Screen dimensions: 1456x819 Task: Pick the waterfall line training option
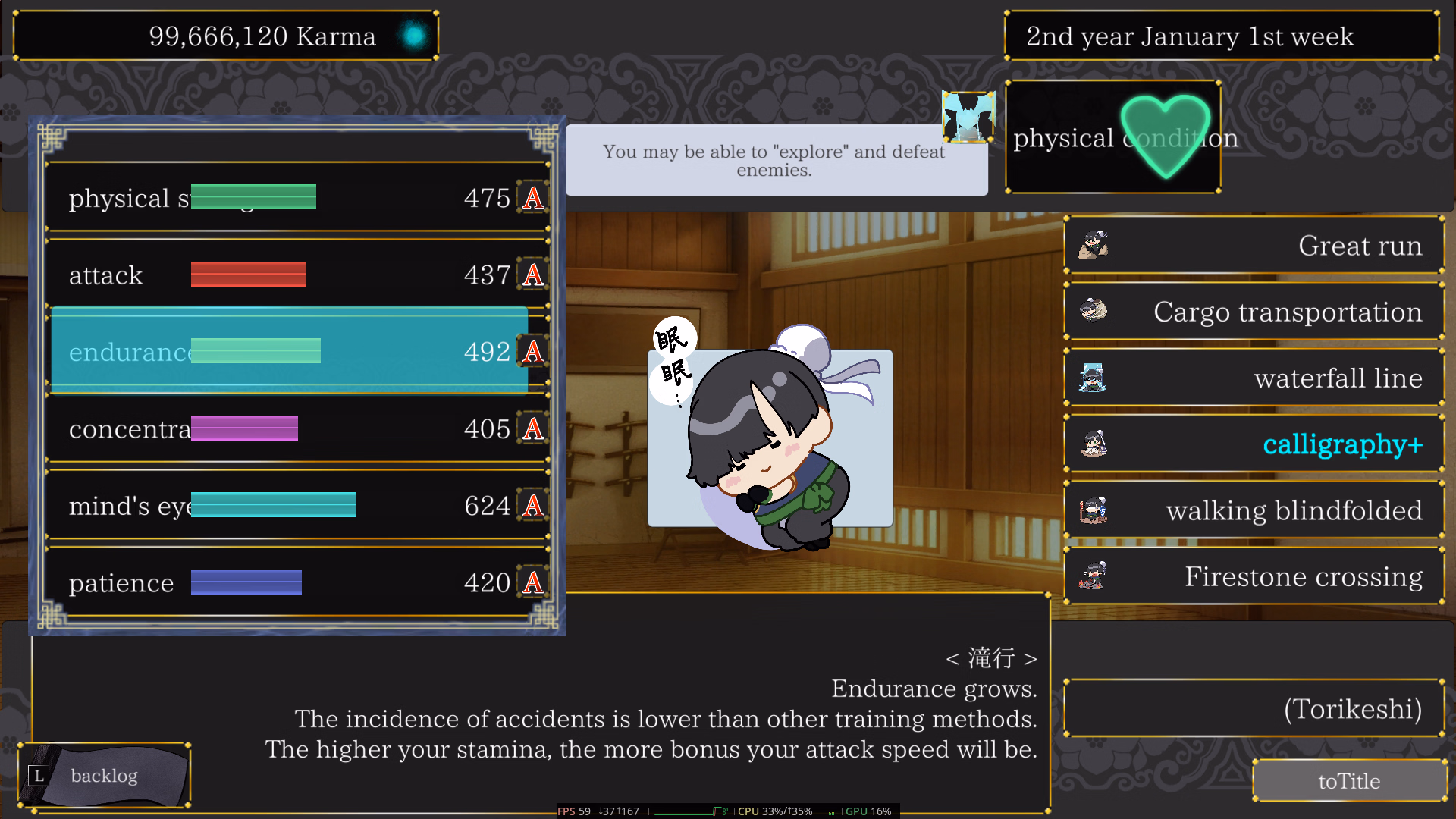coord(1254,378)
